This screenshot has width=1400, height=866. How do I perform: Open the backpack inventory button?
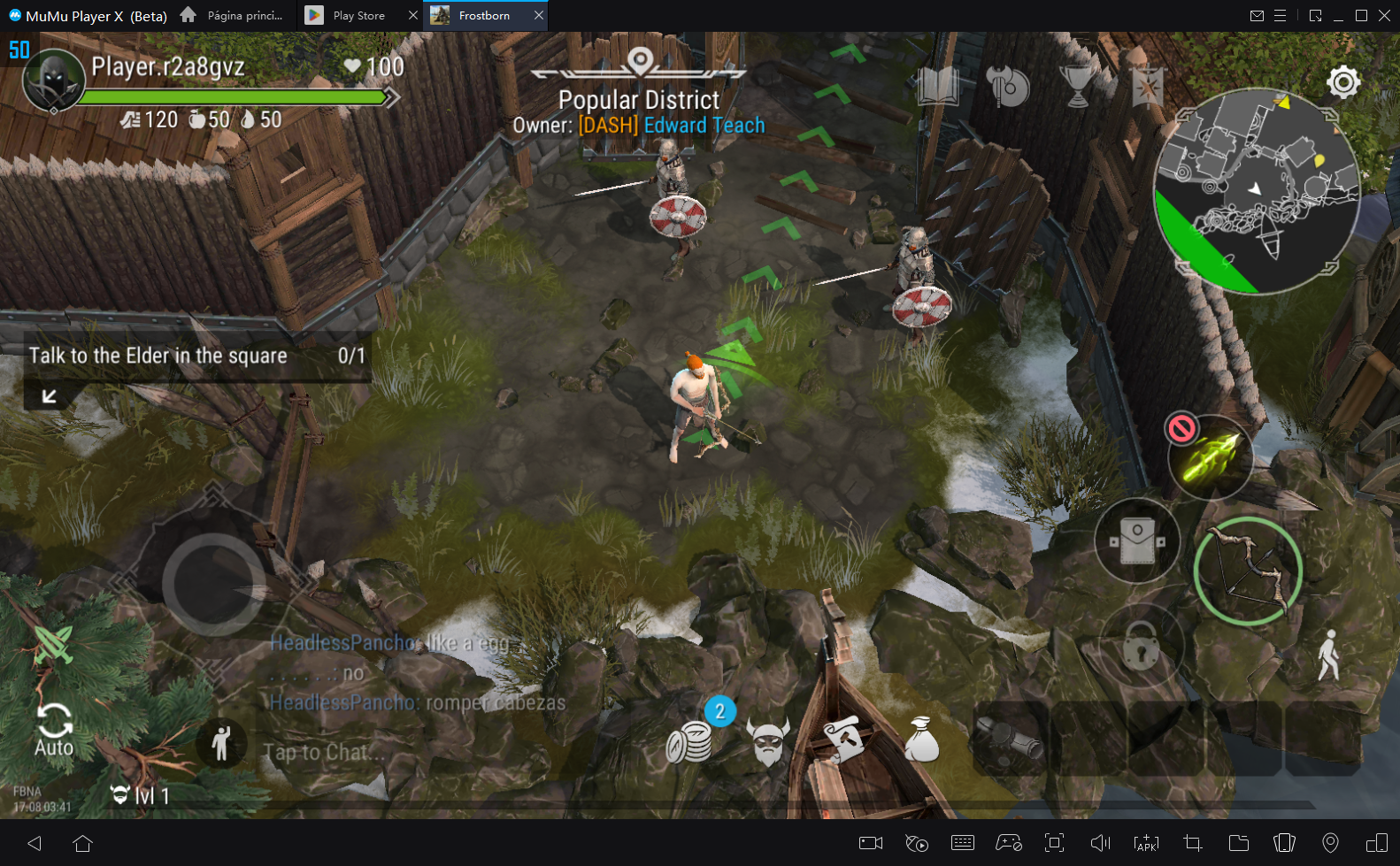point(1137,540)
